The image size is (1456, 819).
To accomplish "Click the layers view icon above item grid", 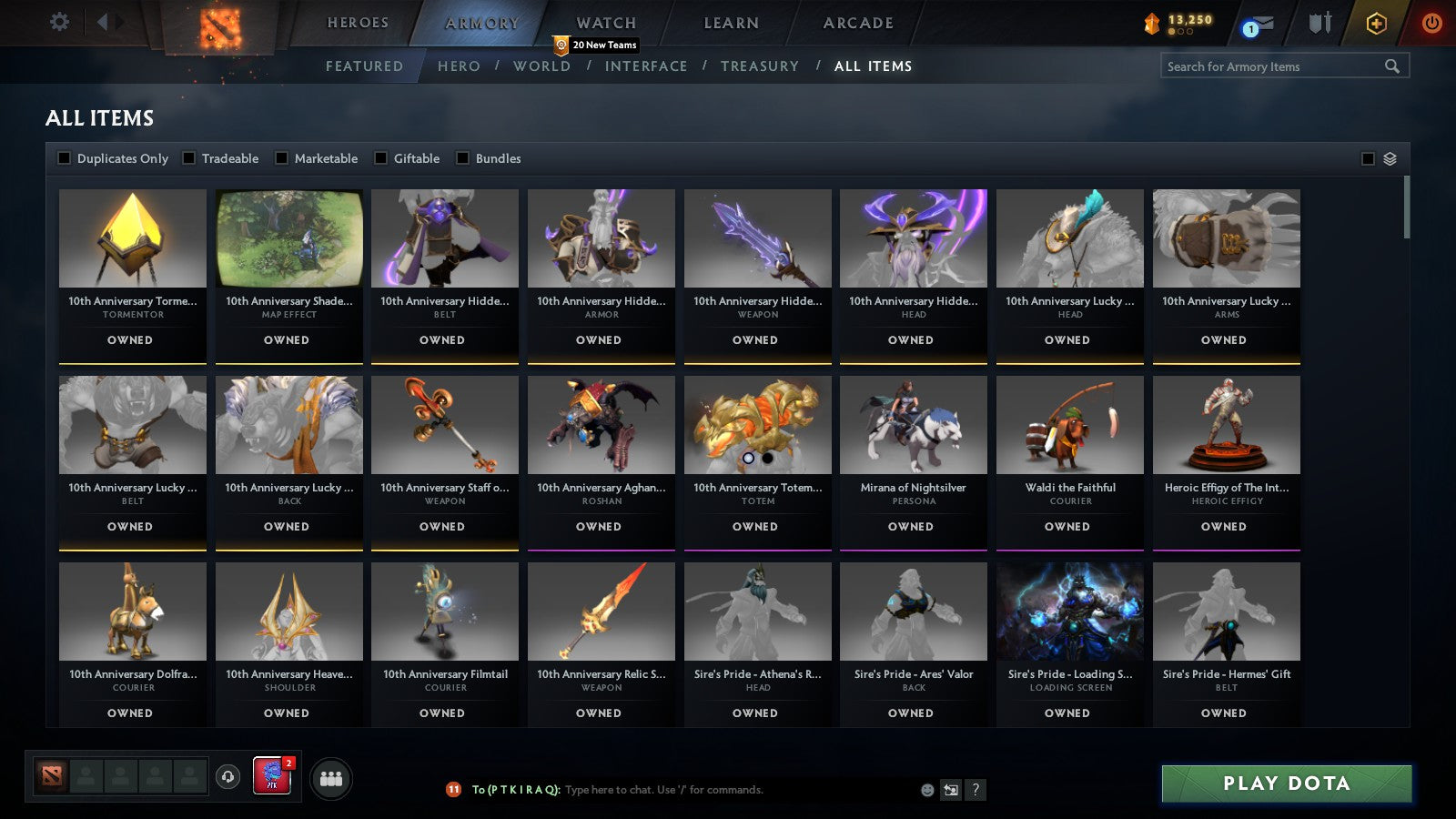I will coord(1390,157).
